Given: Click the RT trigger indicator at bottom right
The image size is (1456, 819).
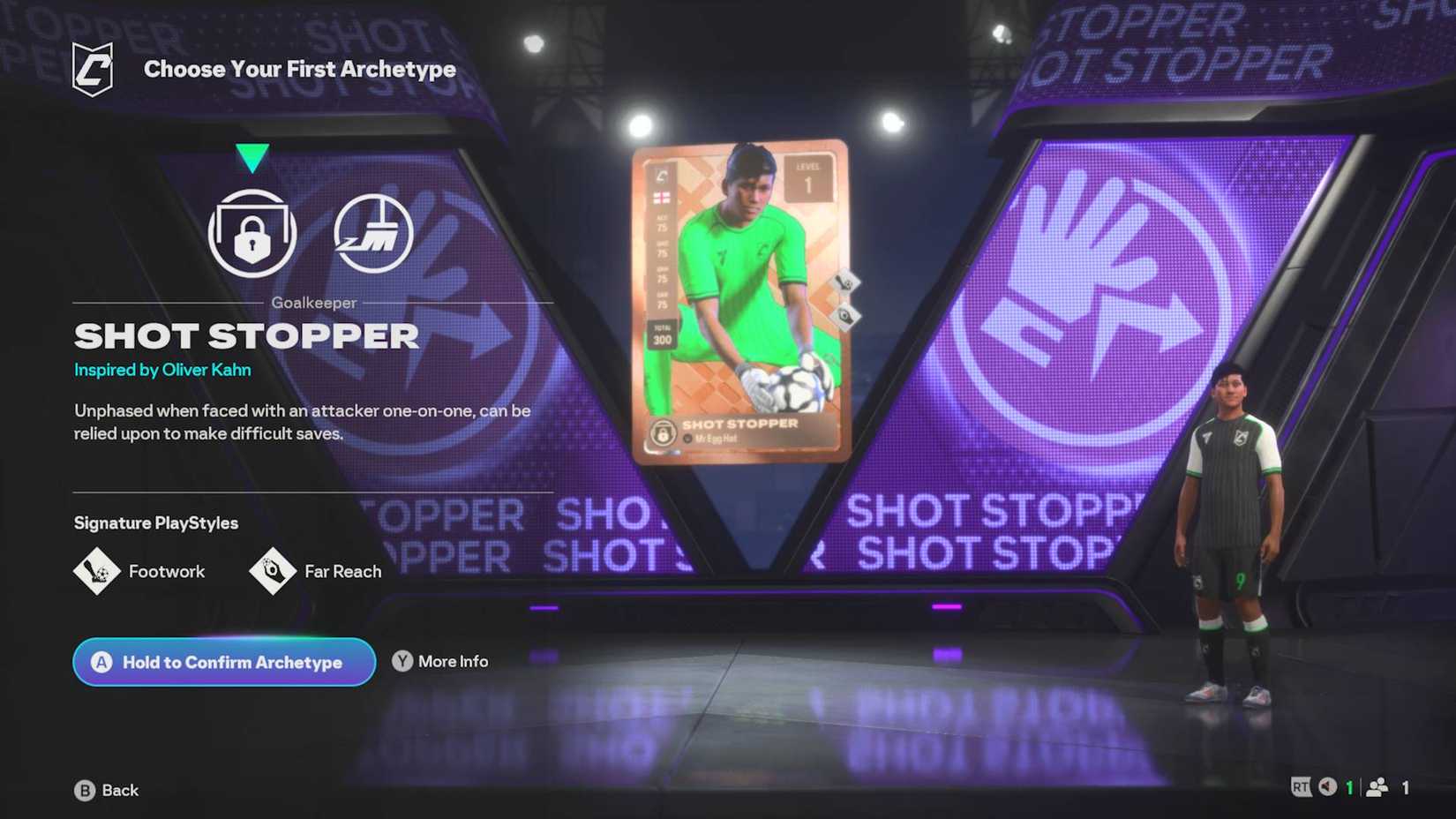Looking at the screenshot, I should click(x=1301, y=785).
